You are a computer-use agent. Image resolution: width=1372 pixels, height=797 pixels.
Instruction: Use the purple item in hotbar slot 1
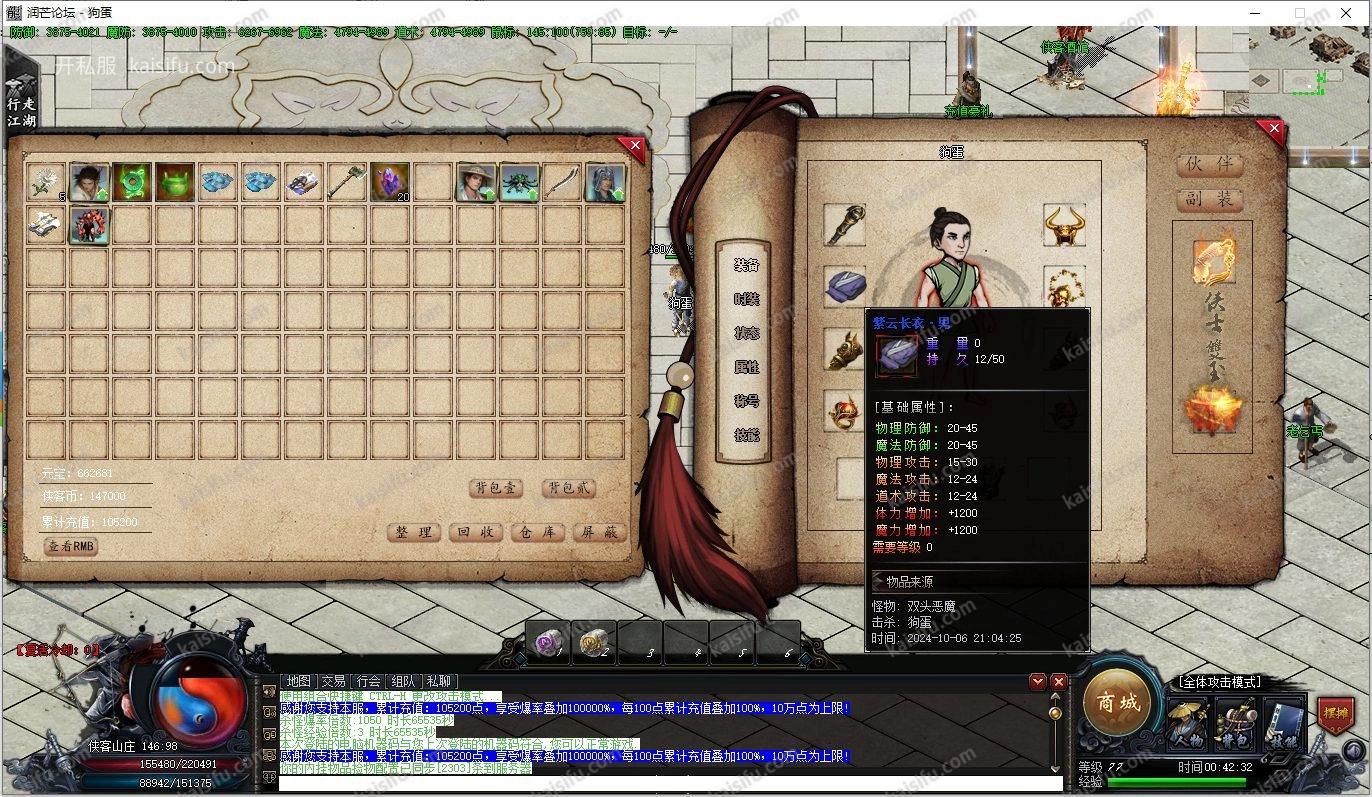click(x=546, y=641)
